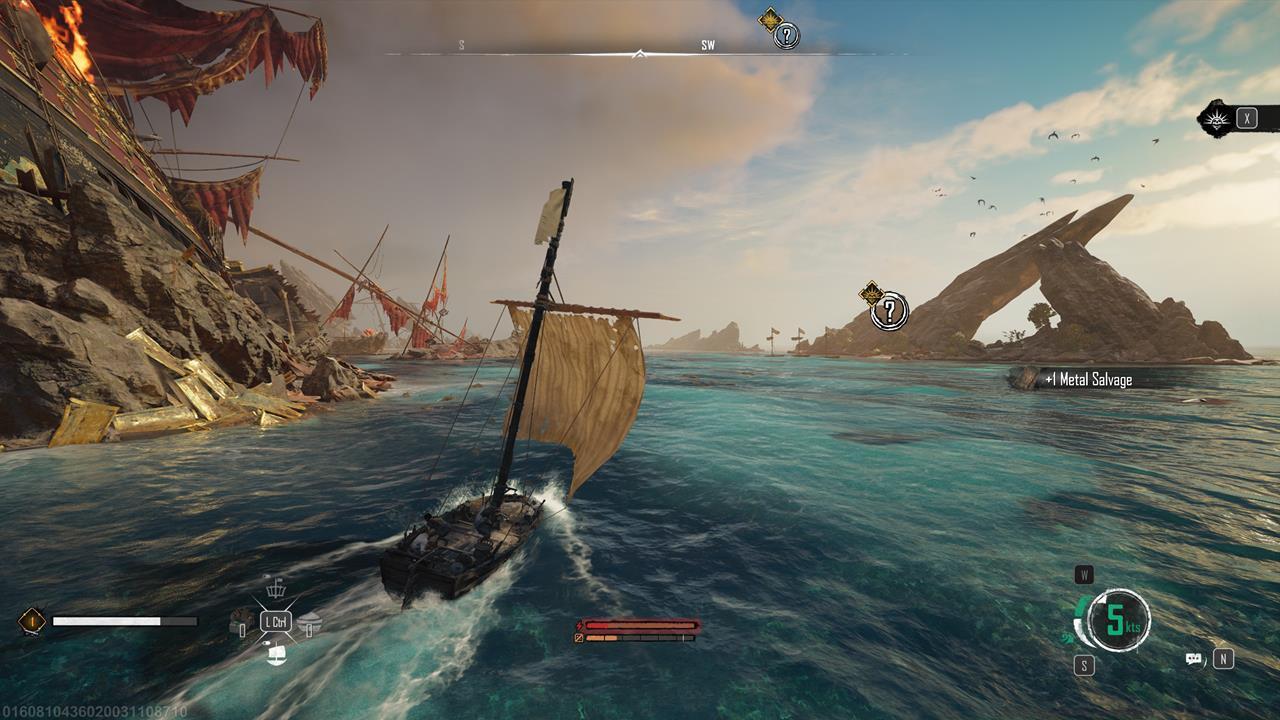1280x720 pixels.
Task: Open the chat speech-bubble icon
Action: (x=1193, y=659)
